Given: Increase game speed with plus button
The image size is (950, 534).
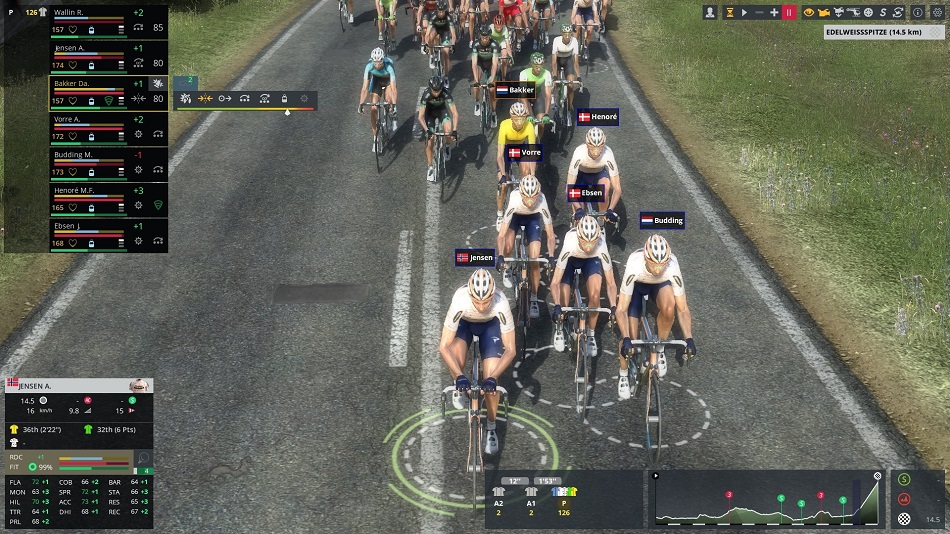Looking at the screenshot, I should pyautogui.click(x=774, y=12).
